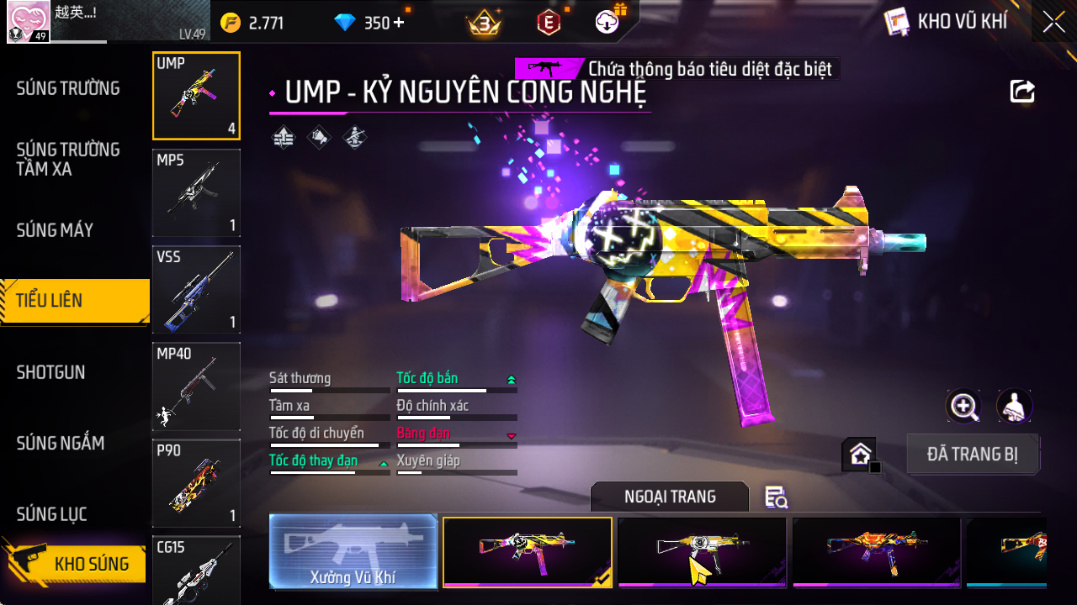1077x605 pixels.
Task: Choose the SHOTGUN category
Action: tap(51, 372)
